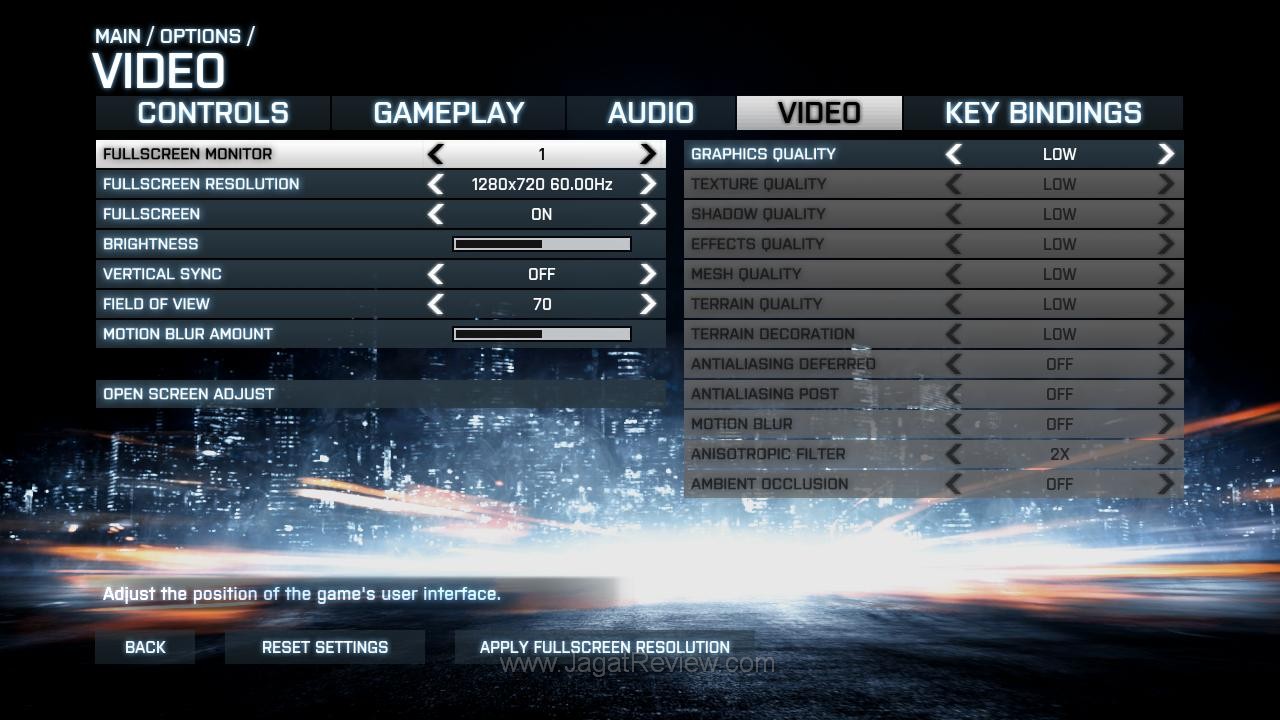The height and width of the screenshot is (720, 1280).
Task: Select the Key Bindings tab
Action: click(x=1042, y=113)
